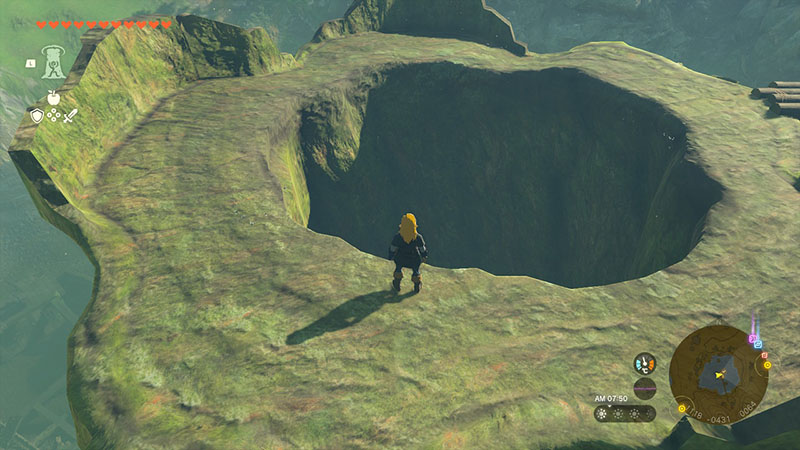Select the apple quick-menu icon
The width and height of the screenshot is (800, 450).
[53, 98]
